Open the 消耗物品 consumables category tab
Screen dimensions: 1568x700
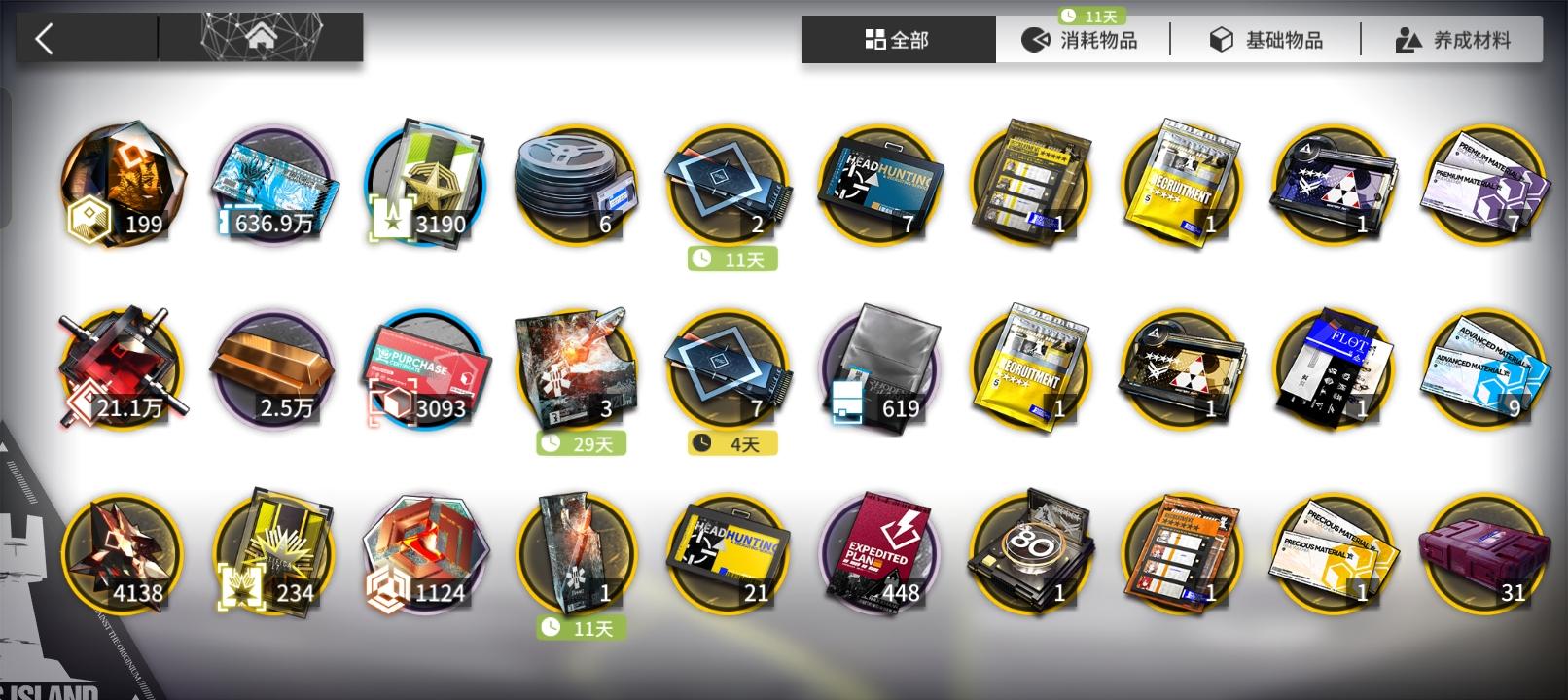1080,40
